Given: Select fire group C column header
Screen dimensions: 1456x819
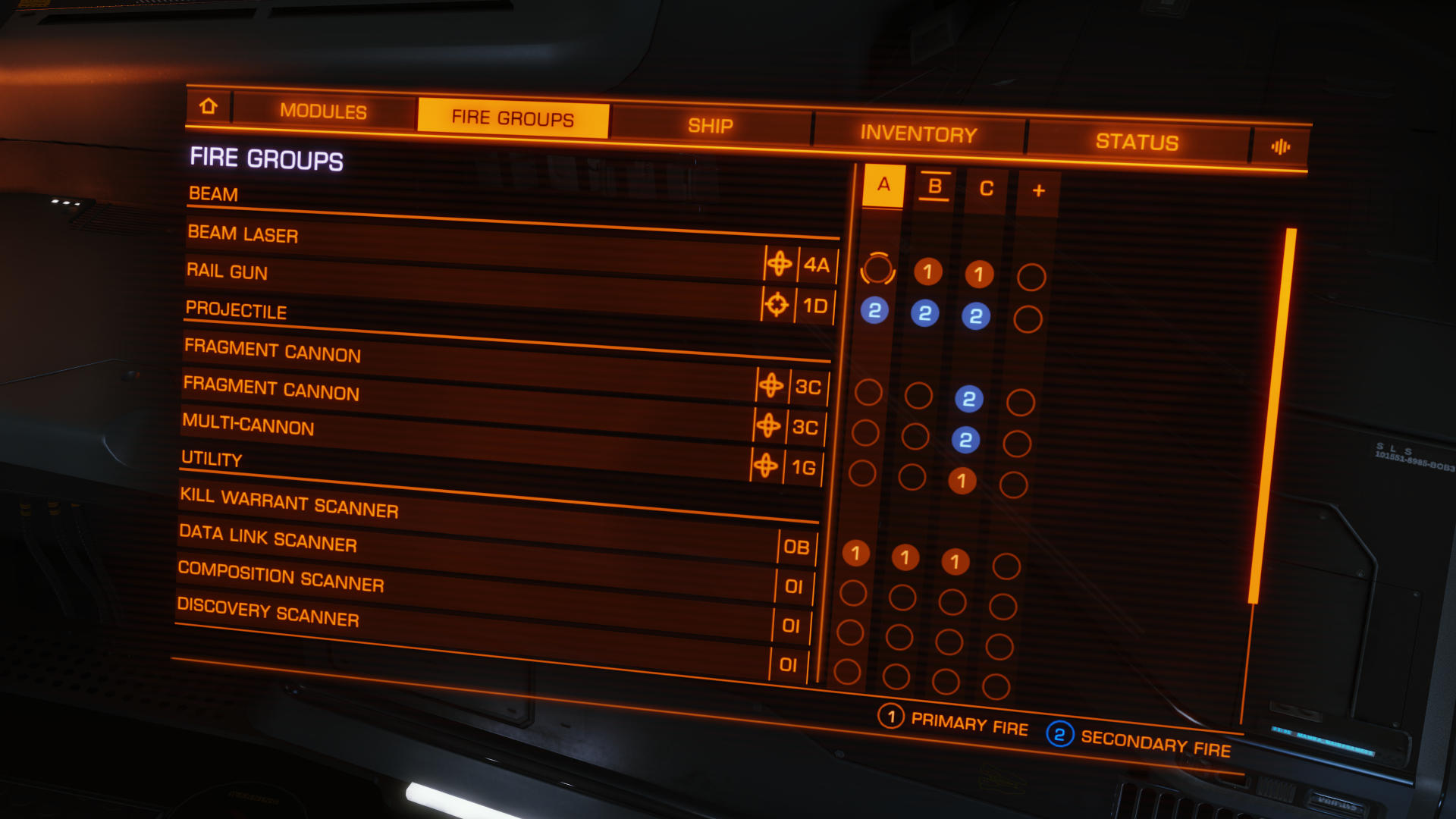Looking at the screenshot, I should [986, 189].
